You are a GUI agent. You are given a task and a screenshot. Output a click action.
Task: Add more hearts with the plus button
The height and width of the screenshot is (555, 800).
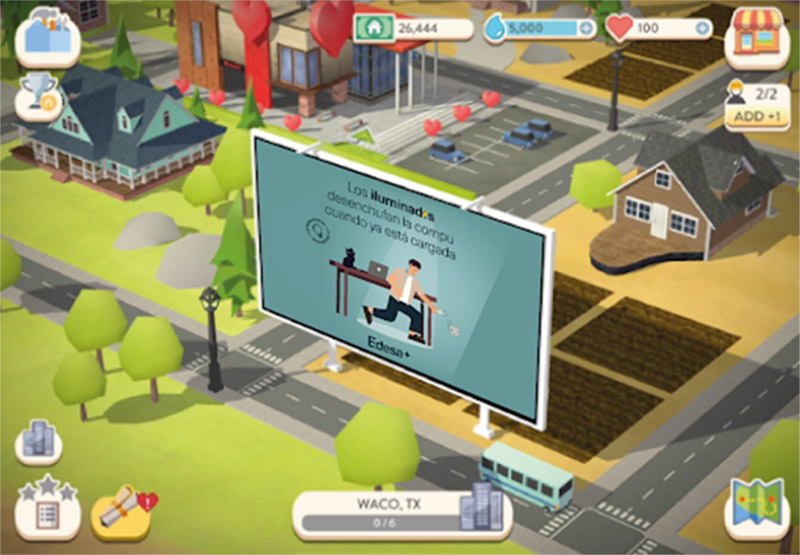pos(702,28)
